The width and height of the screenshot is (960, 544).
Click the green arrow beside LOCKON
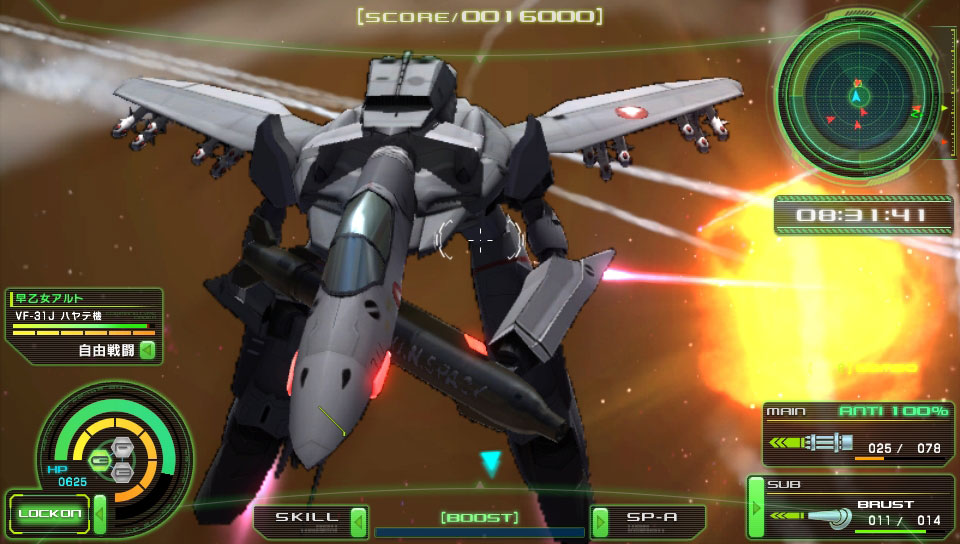[99, 514]
